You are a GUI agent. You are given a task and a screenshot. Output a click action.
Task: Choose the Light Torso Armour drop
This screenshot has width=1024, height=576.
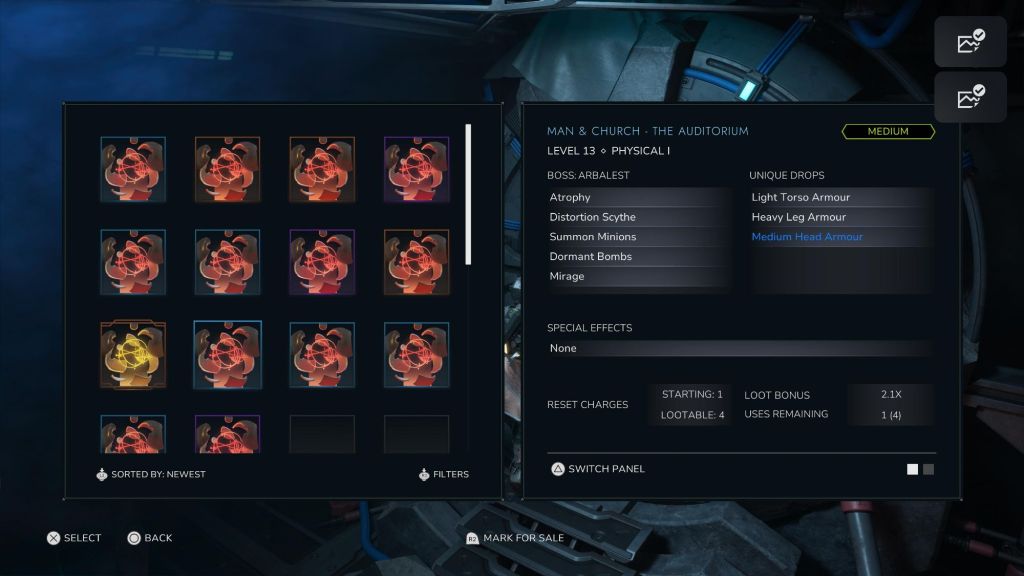[840, 198]
